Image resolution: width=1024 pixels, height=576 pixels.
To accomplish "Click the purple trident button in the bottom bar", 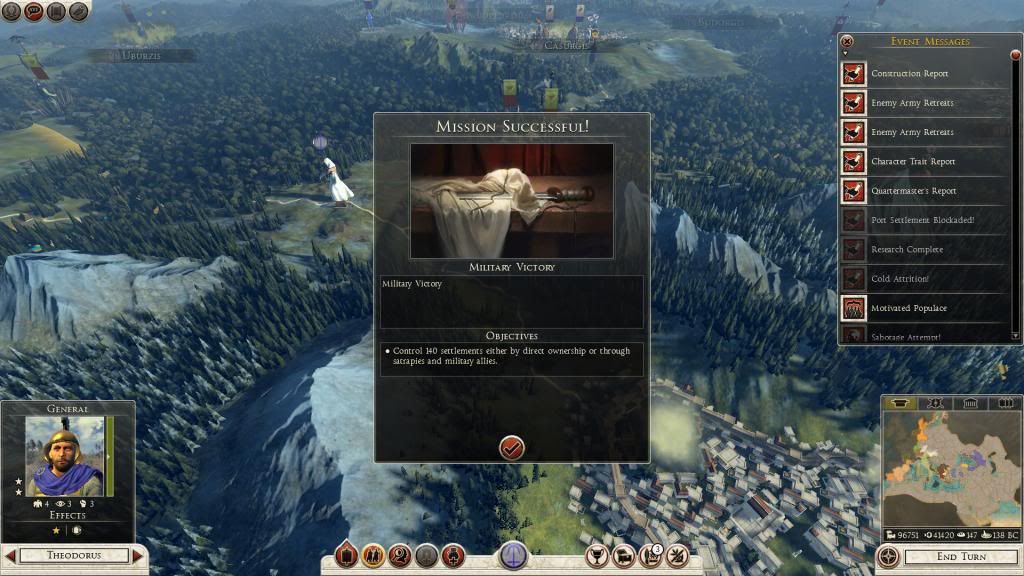I will (513, 555).
